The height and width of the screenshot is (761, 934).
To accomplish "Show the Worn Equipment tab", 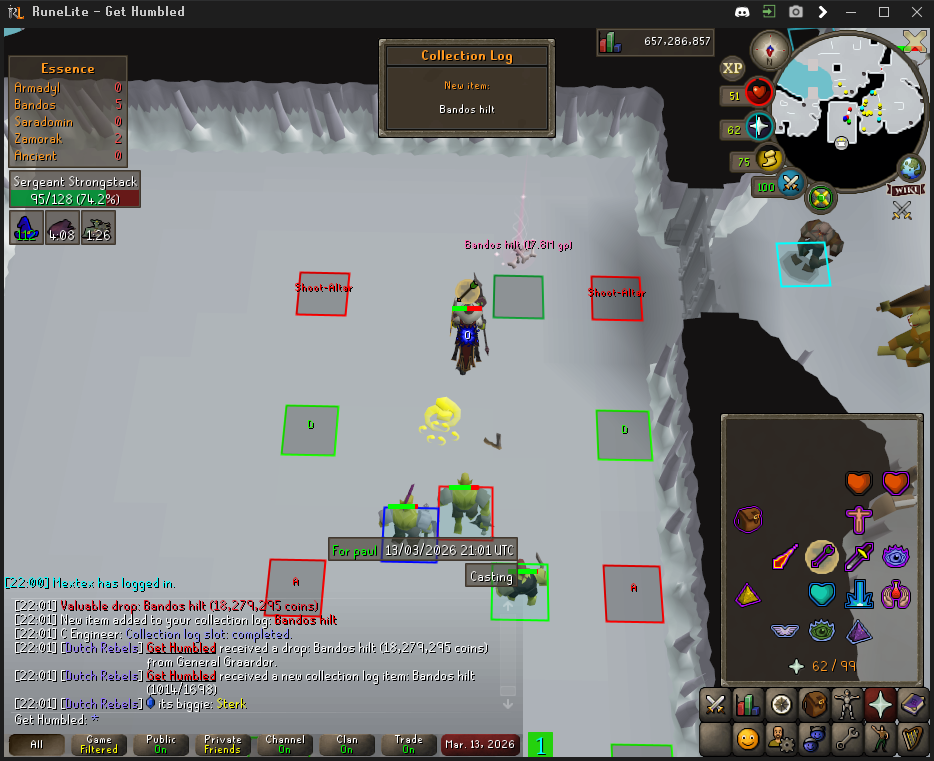I will (848, 703).
